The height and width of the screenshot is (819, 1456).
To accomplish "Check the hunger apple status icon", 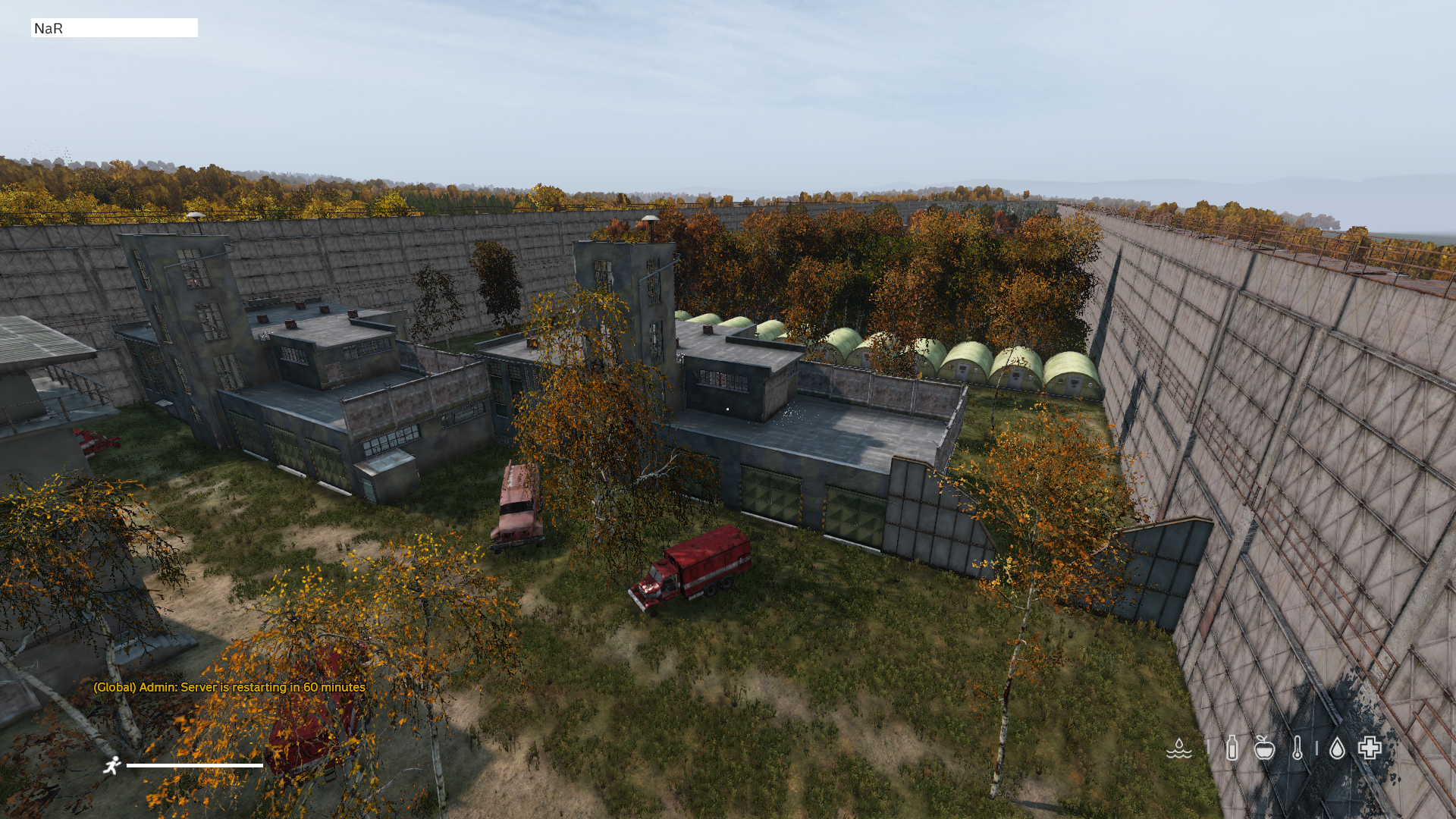I will pos(1264,748).
